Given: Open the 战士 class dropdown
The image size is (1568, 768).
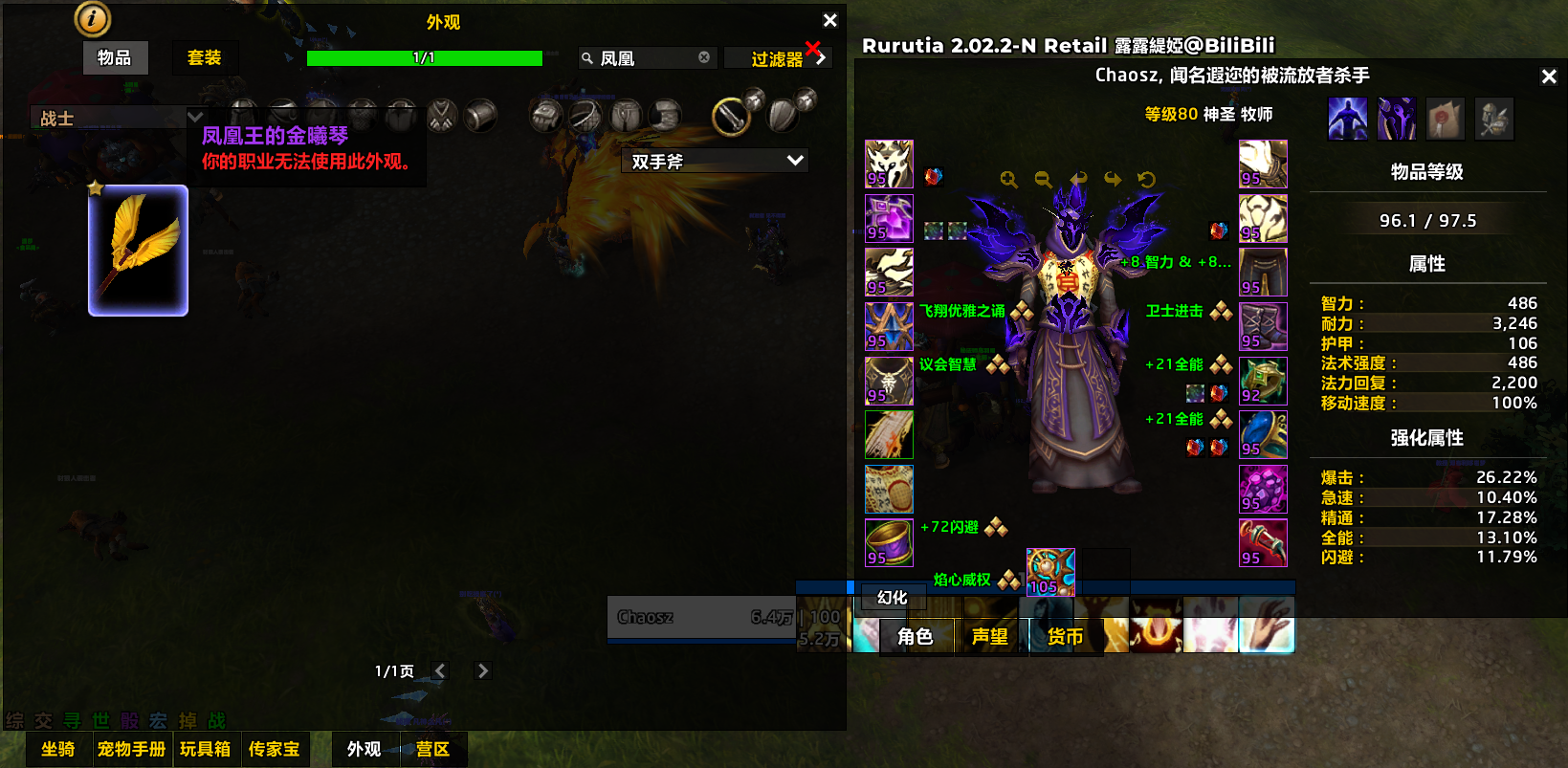Looking at the screenshot, I should [x=194, y=118].
